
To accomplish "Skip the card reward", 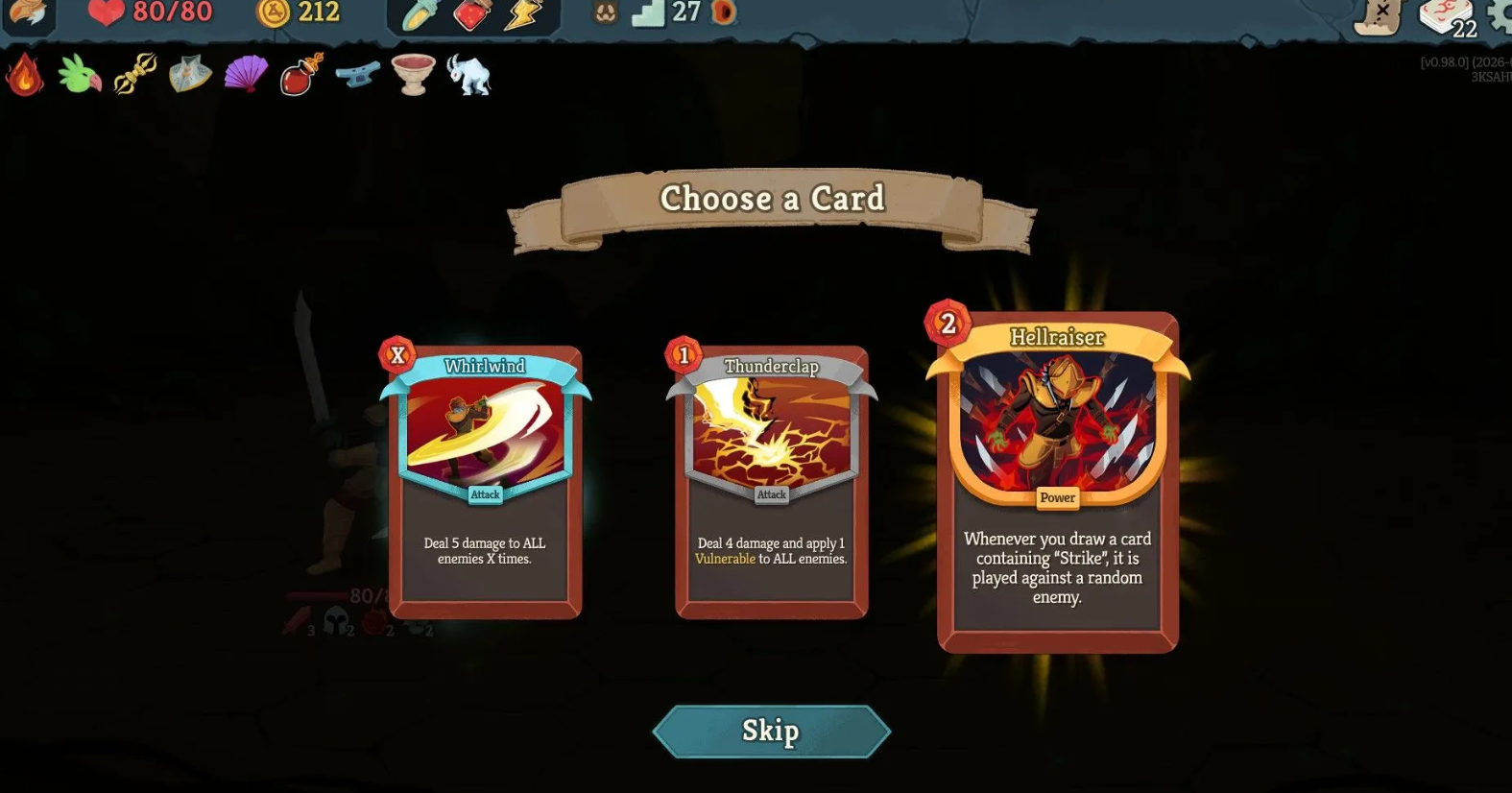I will pos(771,732).
